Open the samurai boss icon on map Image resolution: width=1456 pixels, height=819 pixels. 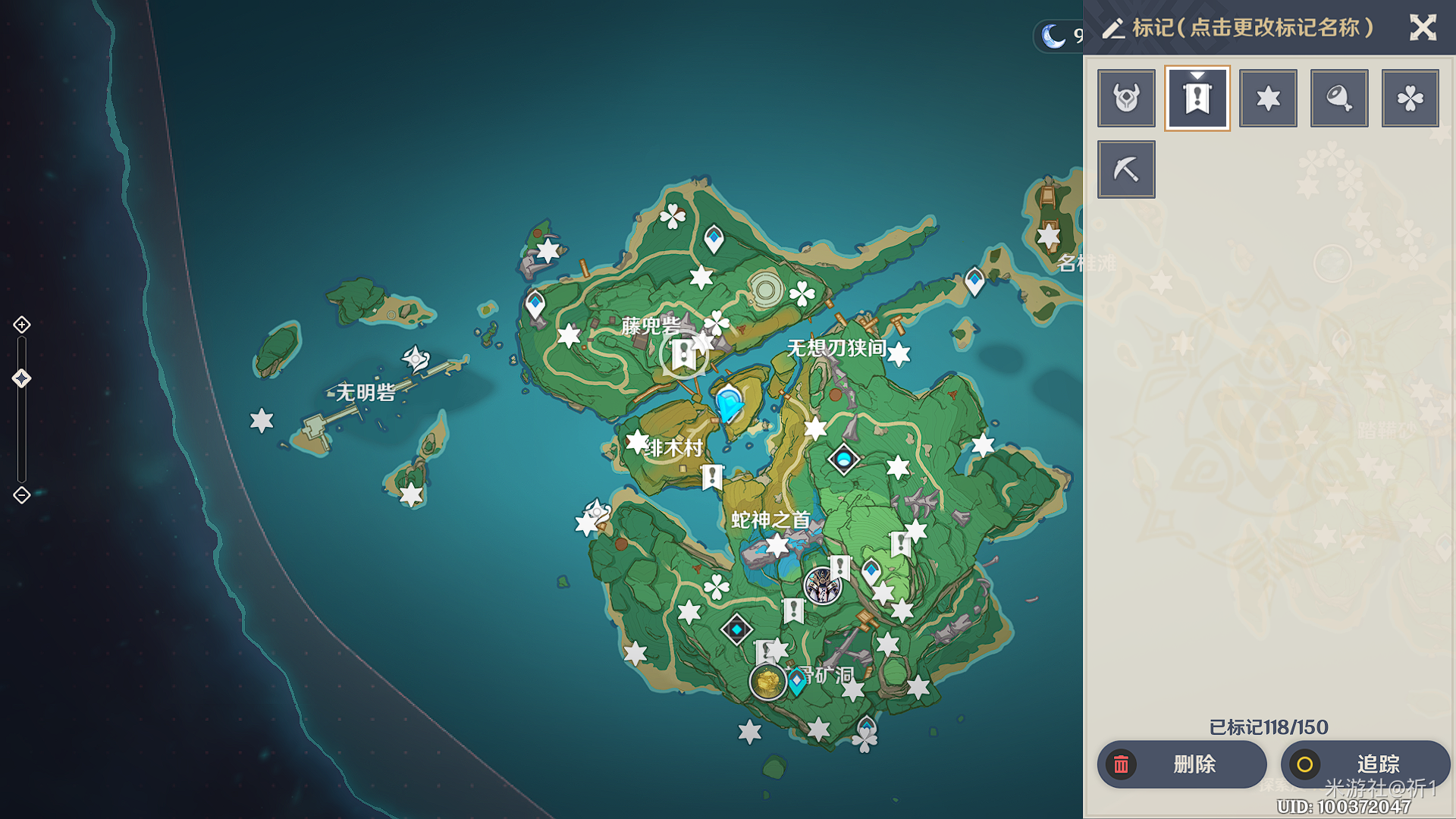[x=822, y=586]
